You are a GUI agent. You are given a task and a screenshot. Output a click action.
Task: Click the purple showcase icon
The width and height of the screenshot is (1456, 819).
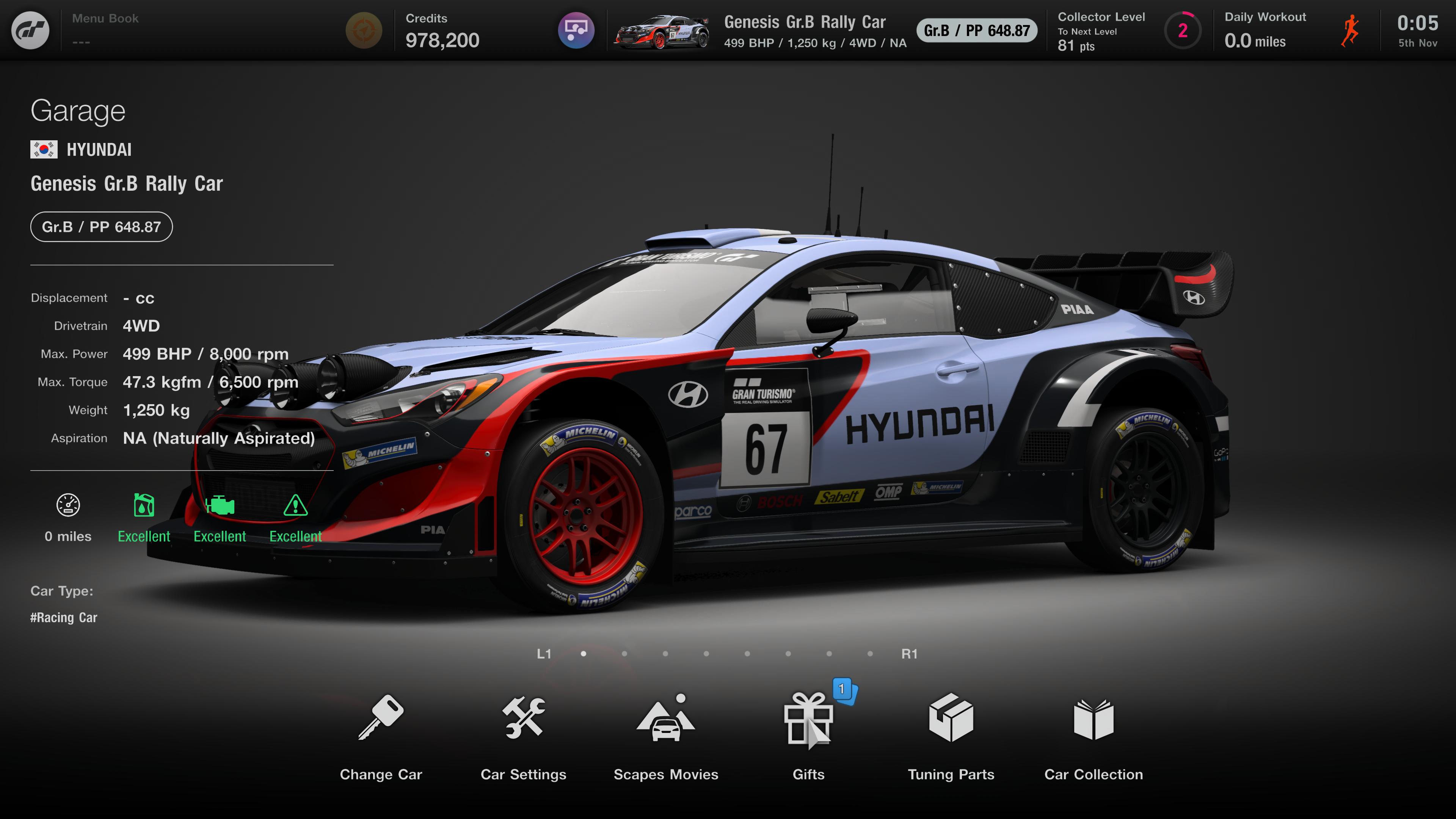tap(576, 30)
